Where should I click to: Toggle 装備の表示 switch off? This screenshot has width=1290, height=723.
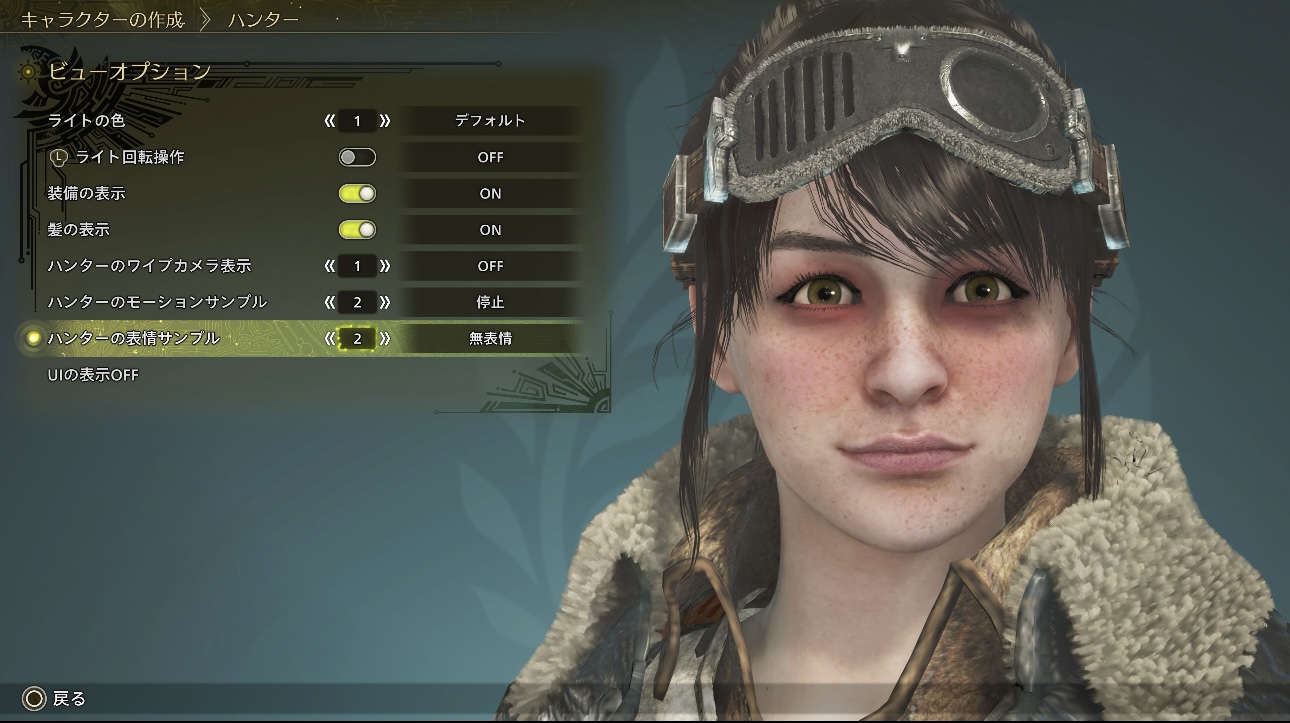coord(357,194)
